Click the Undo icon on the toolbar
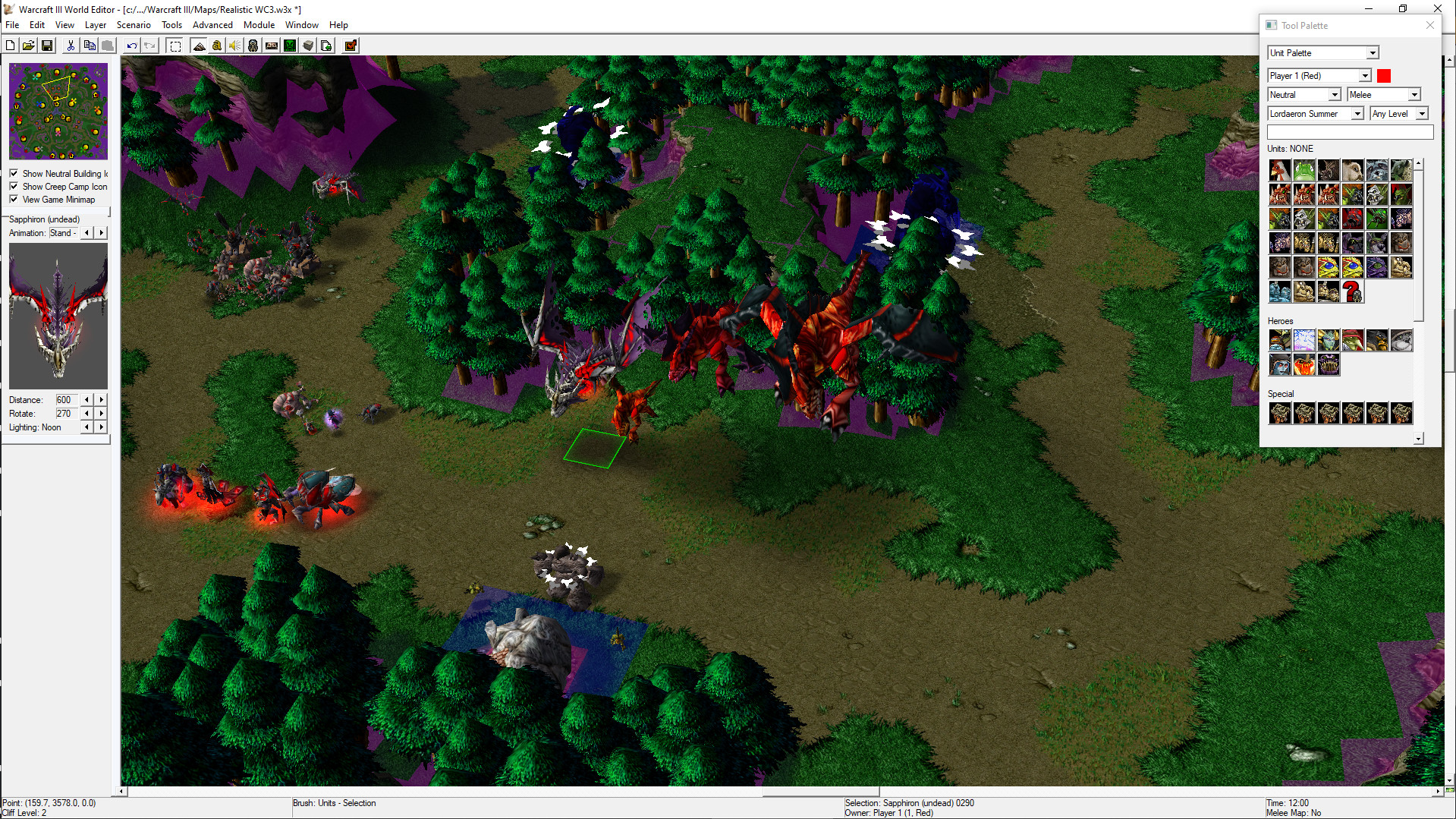This screenshot has width=1456, height=819. pos(131,46)
